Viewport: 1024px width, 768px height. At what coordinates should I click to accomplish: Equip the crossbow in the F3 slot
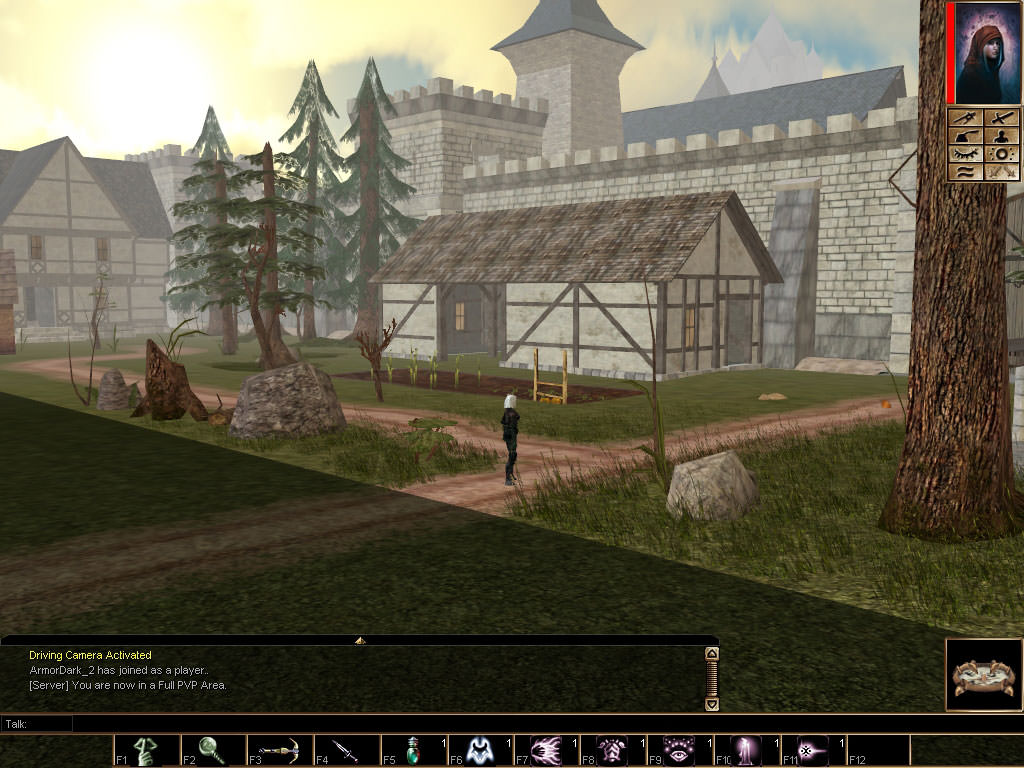(280, 750)
